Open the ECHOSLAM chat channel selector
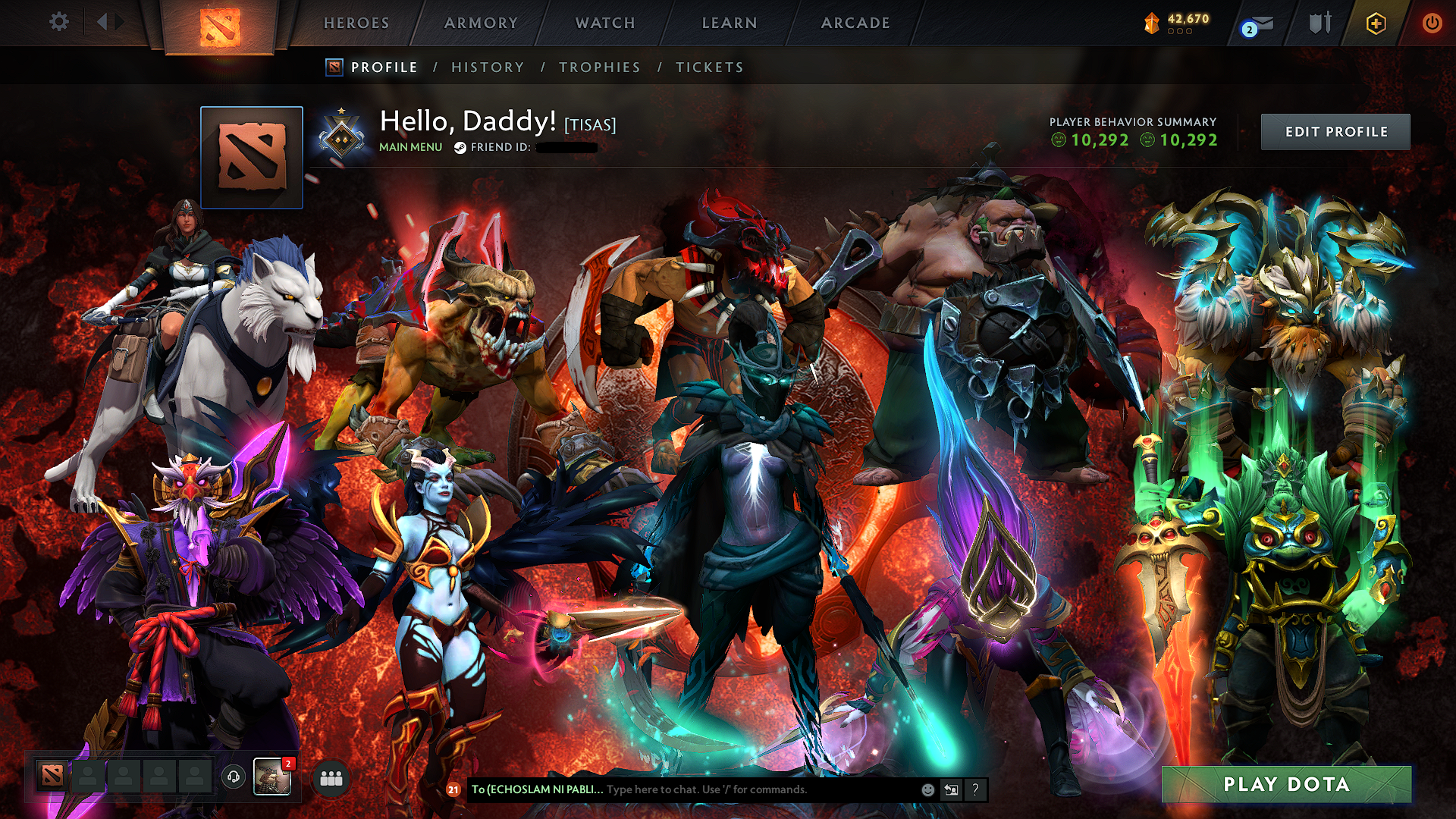Screen dimensions: 1456x819 (x=537, y=789)
